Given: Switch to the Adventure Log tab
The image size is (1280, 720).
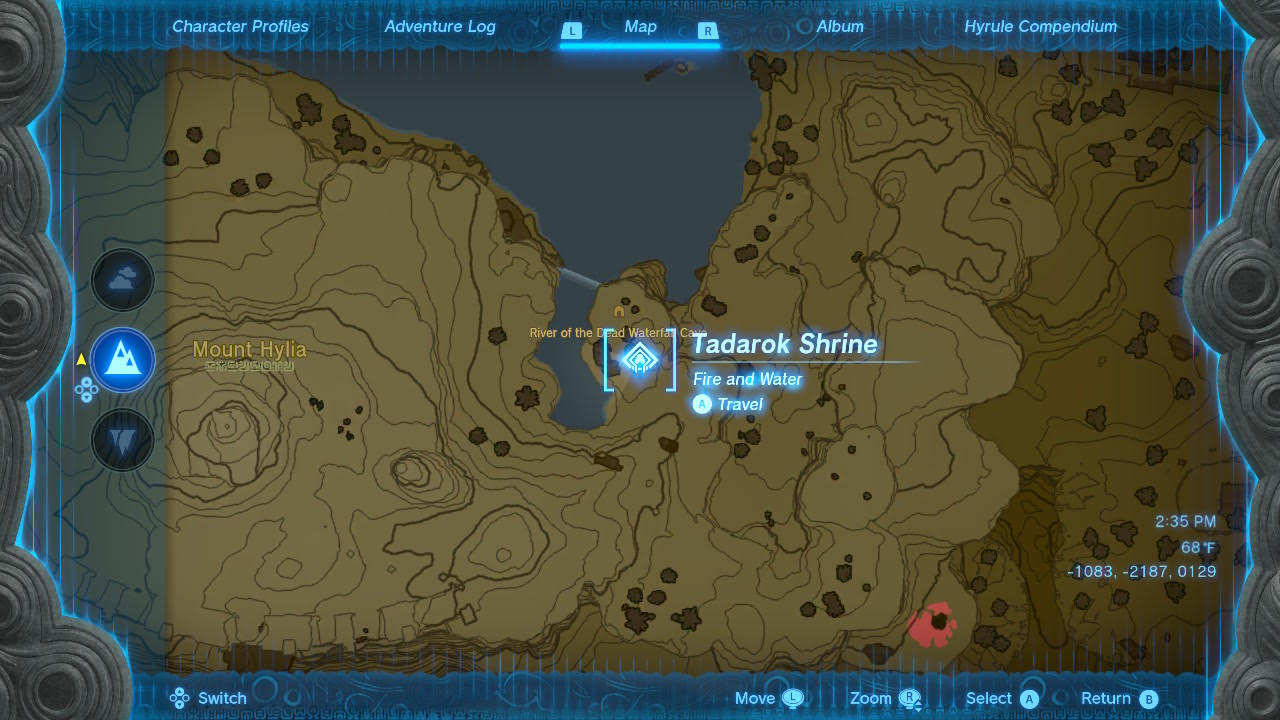Looking at the screenshot, I should coord(440,26).
